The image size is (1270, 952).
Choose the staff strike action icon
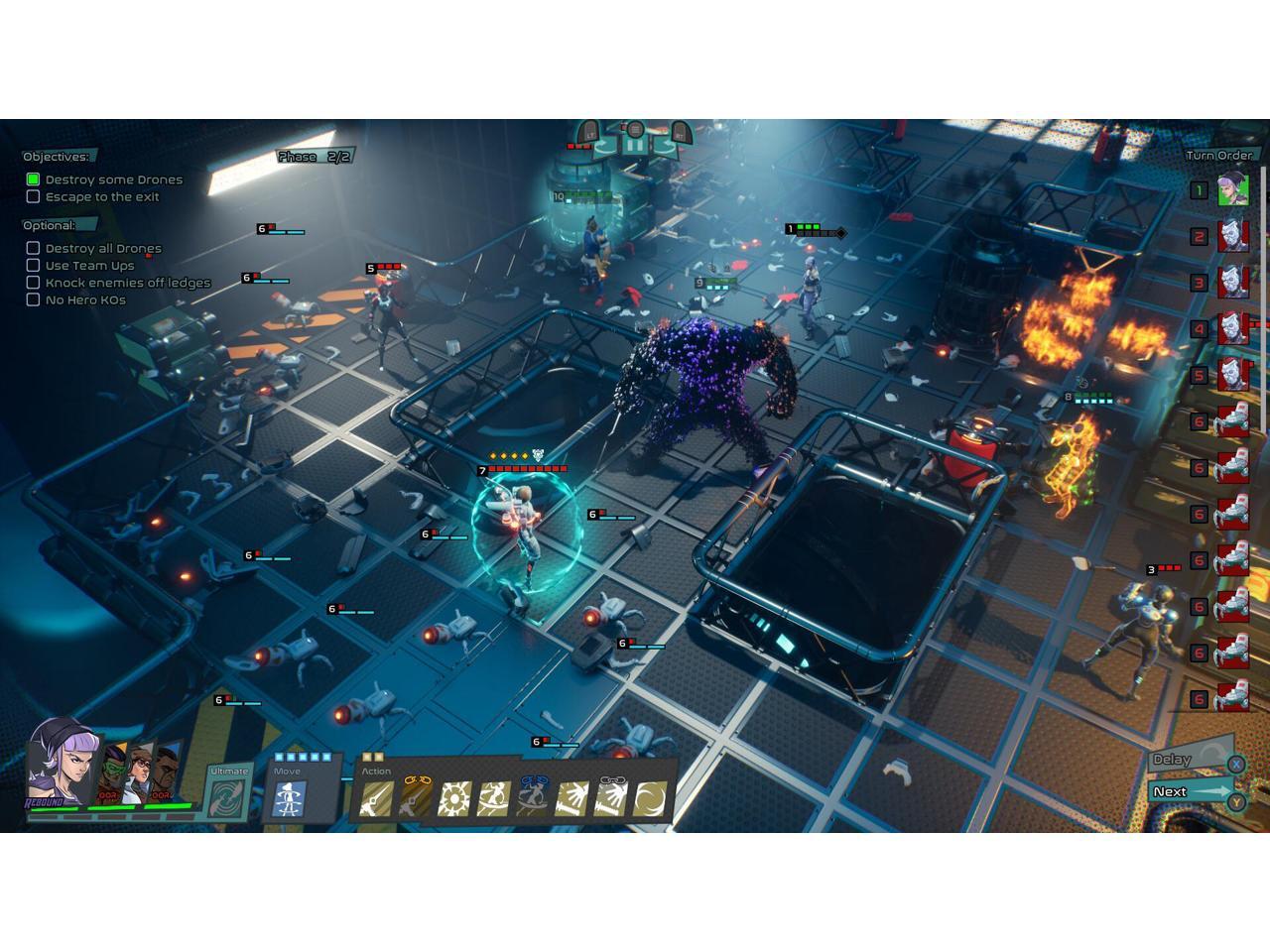[375, 798]
